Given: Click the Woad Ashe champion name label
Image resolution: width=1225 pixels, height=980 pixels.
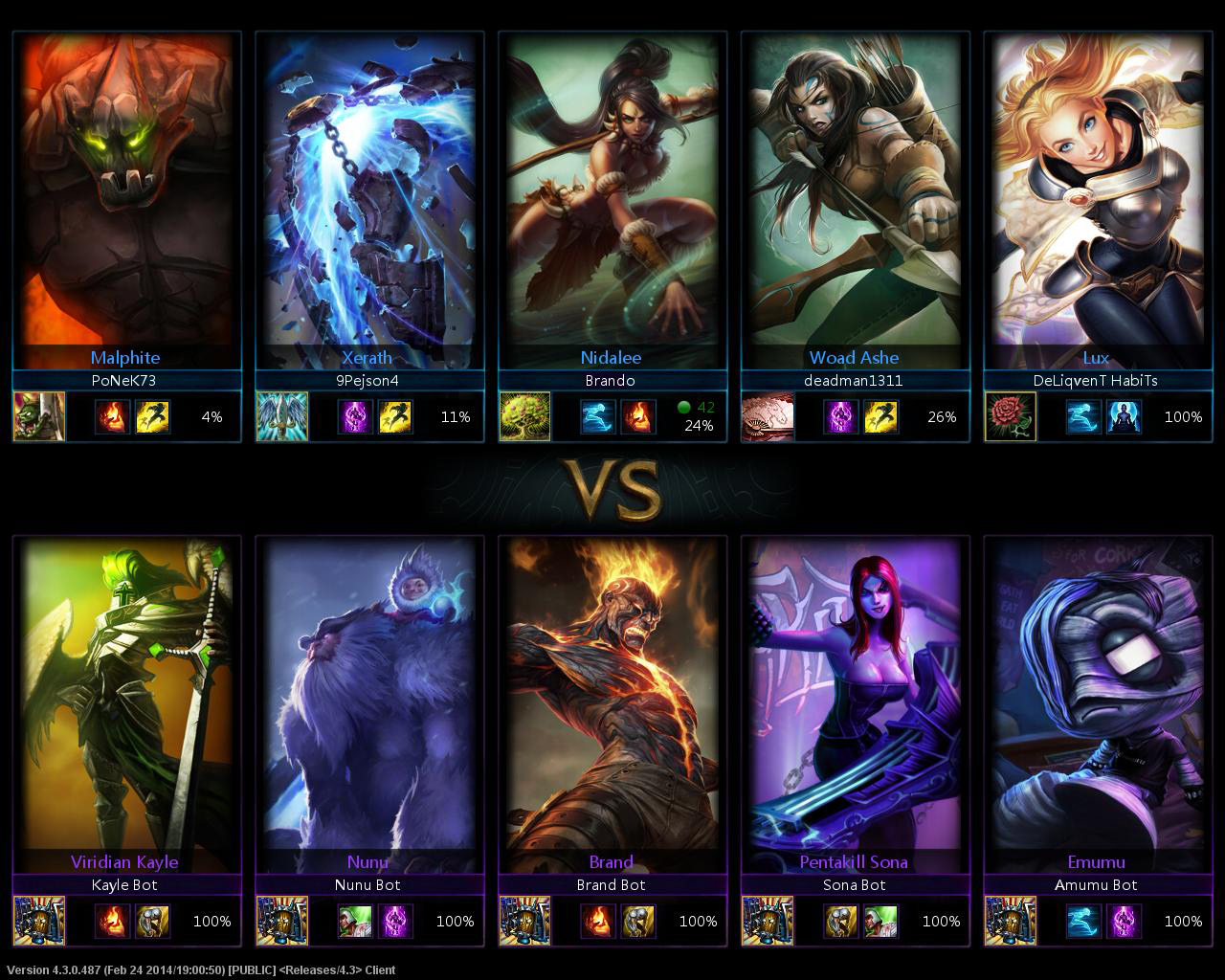Looking at the screenshot, I should 853,357.
